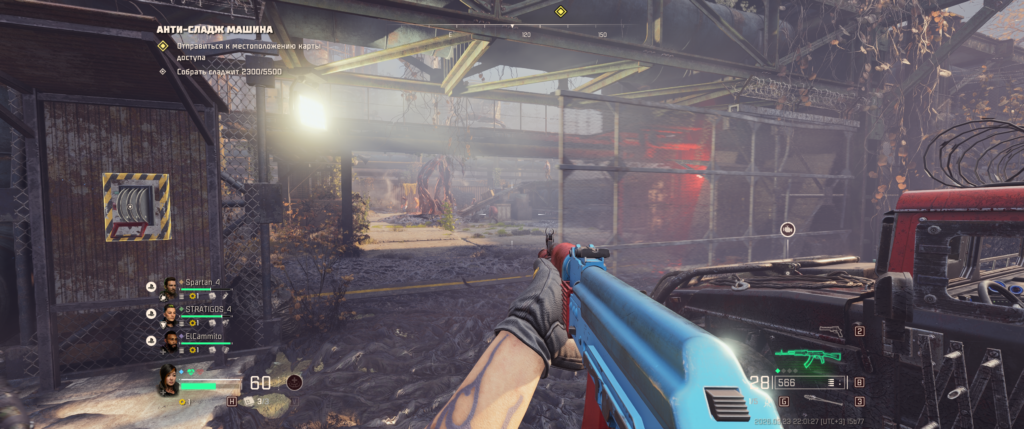Pick ElCammito's teammate portrait

click(x=170, y=341)
